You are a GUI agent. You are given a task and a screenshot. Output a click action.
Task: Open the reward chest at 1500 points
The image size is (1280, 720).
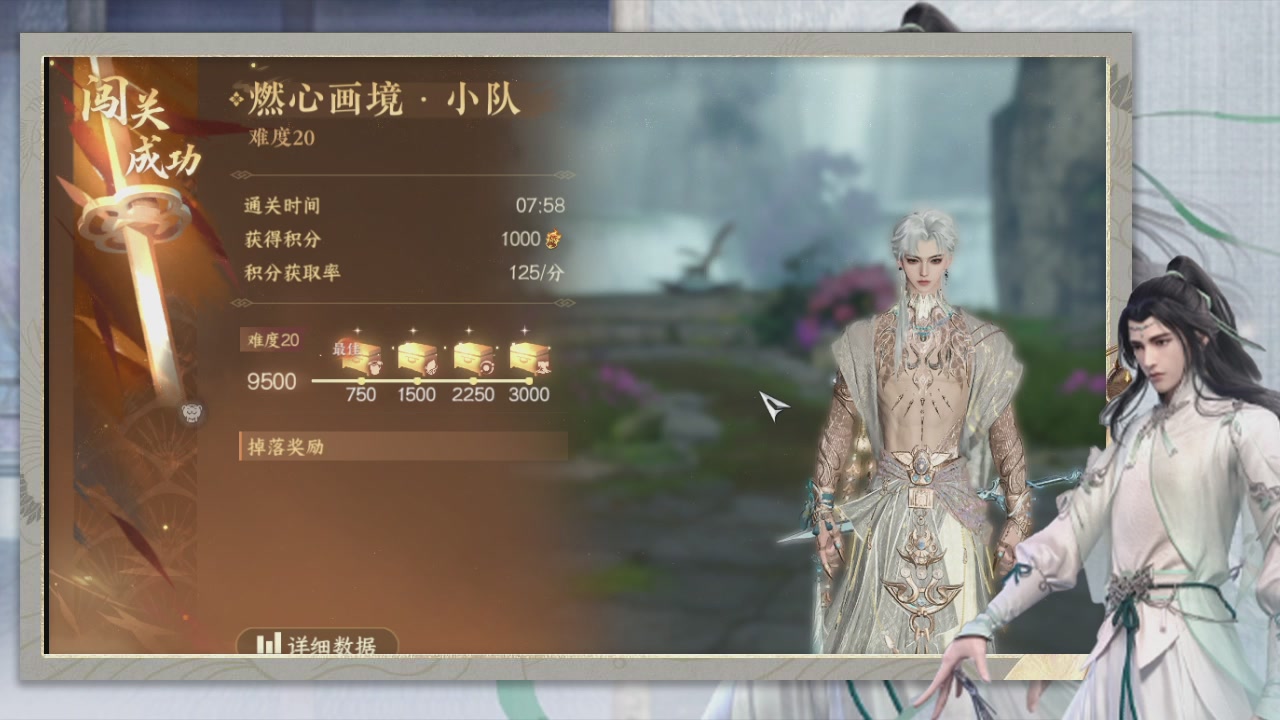tap(416, 358)
